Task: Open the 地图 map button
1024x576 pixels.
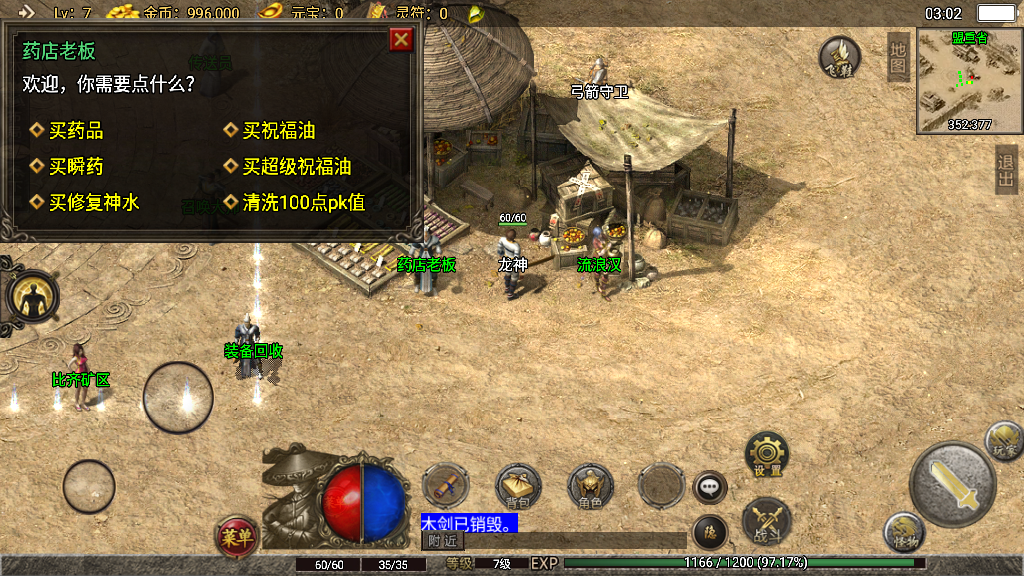Action: point(898,56)
